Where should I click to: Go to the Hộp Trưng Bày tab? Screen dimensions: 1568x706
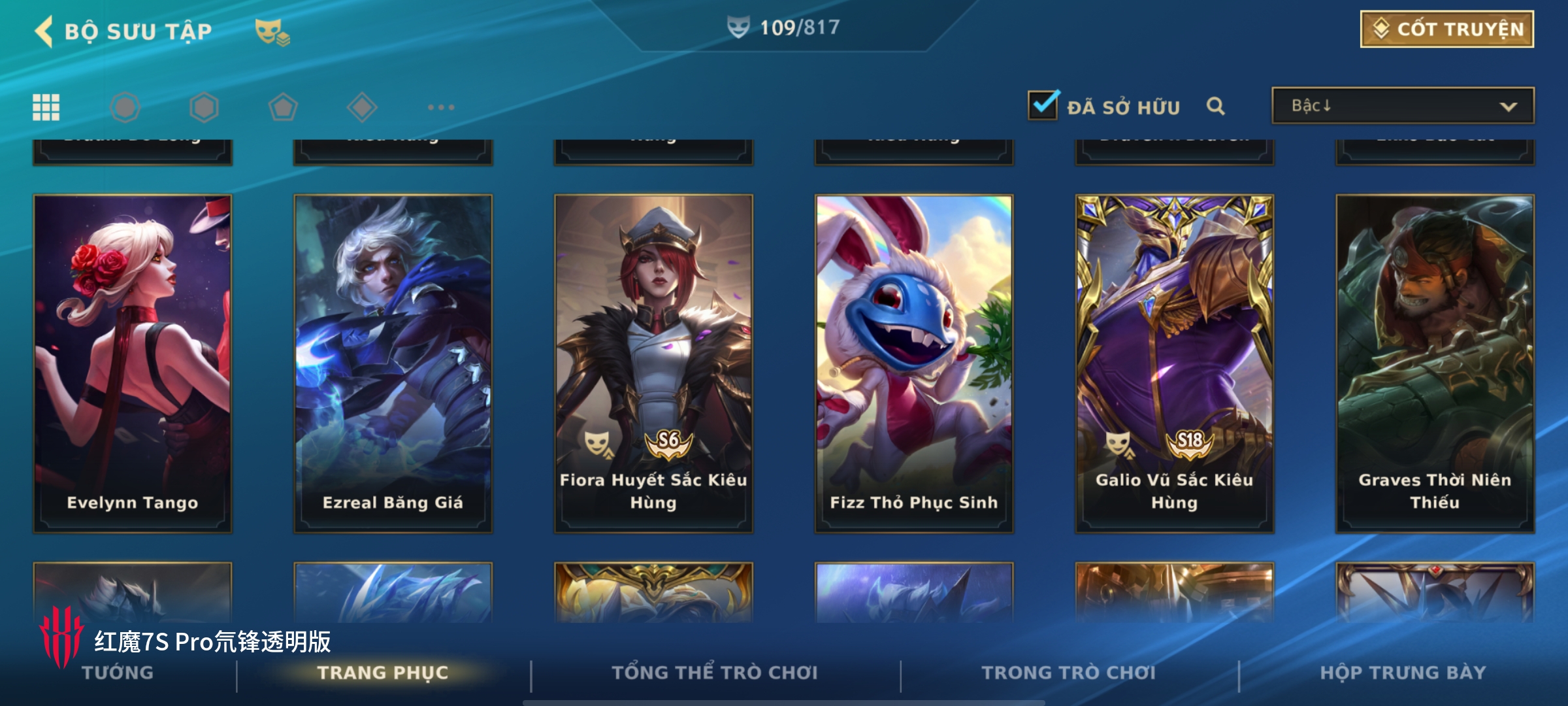(1403, 673)
